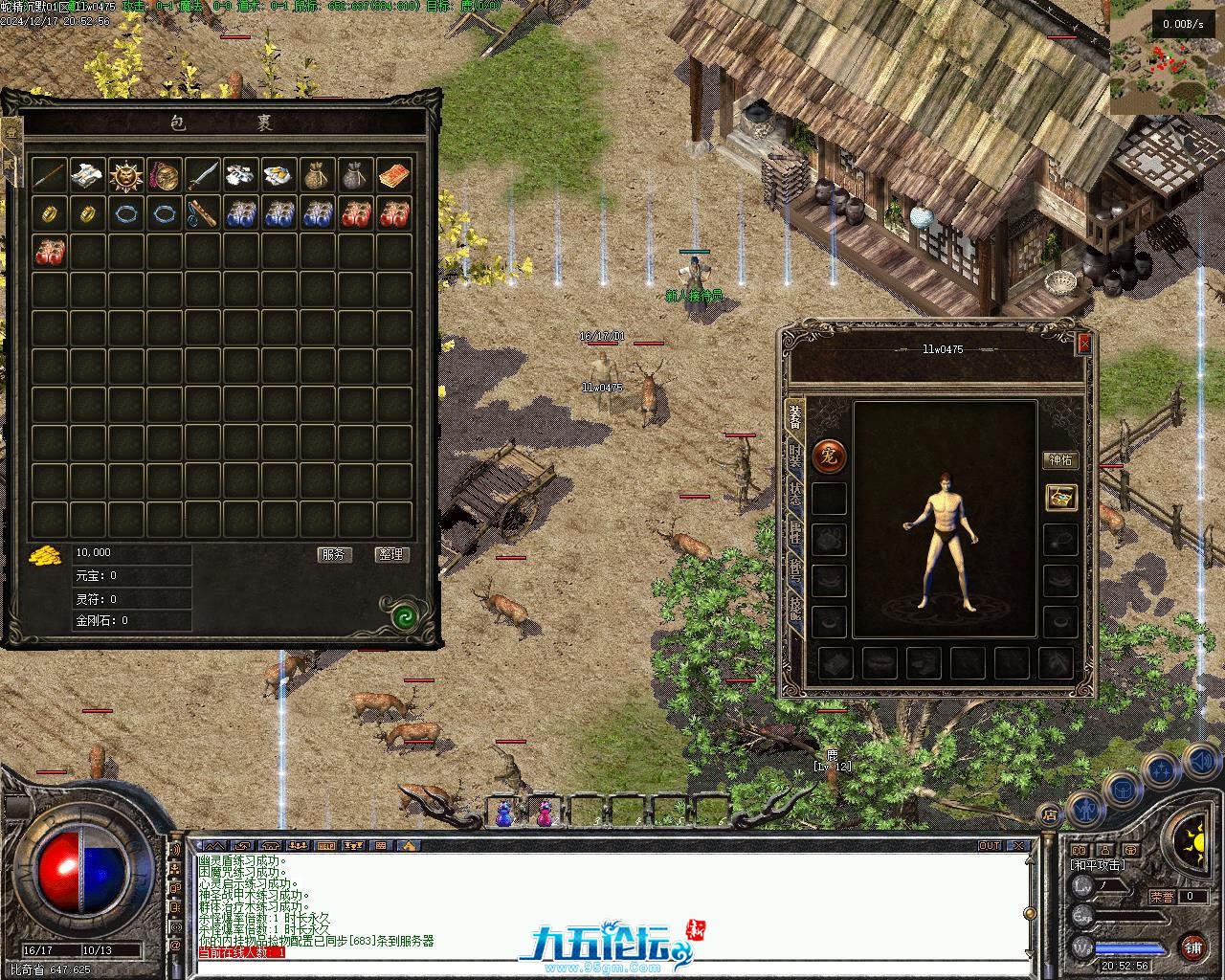This screenshot has width=1225, height=980.
Task: Open the 状态 status tab
Action: coord(795,494)
